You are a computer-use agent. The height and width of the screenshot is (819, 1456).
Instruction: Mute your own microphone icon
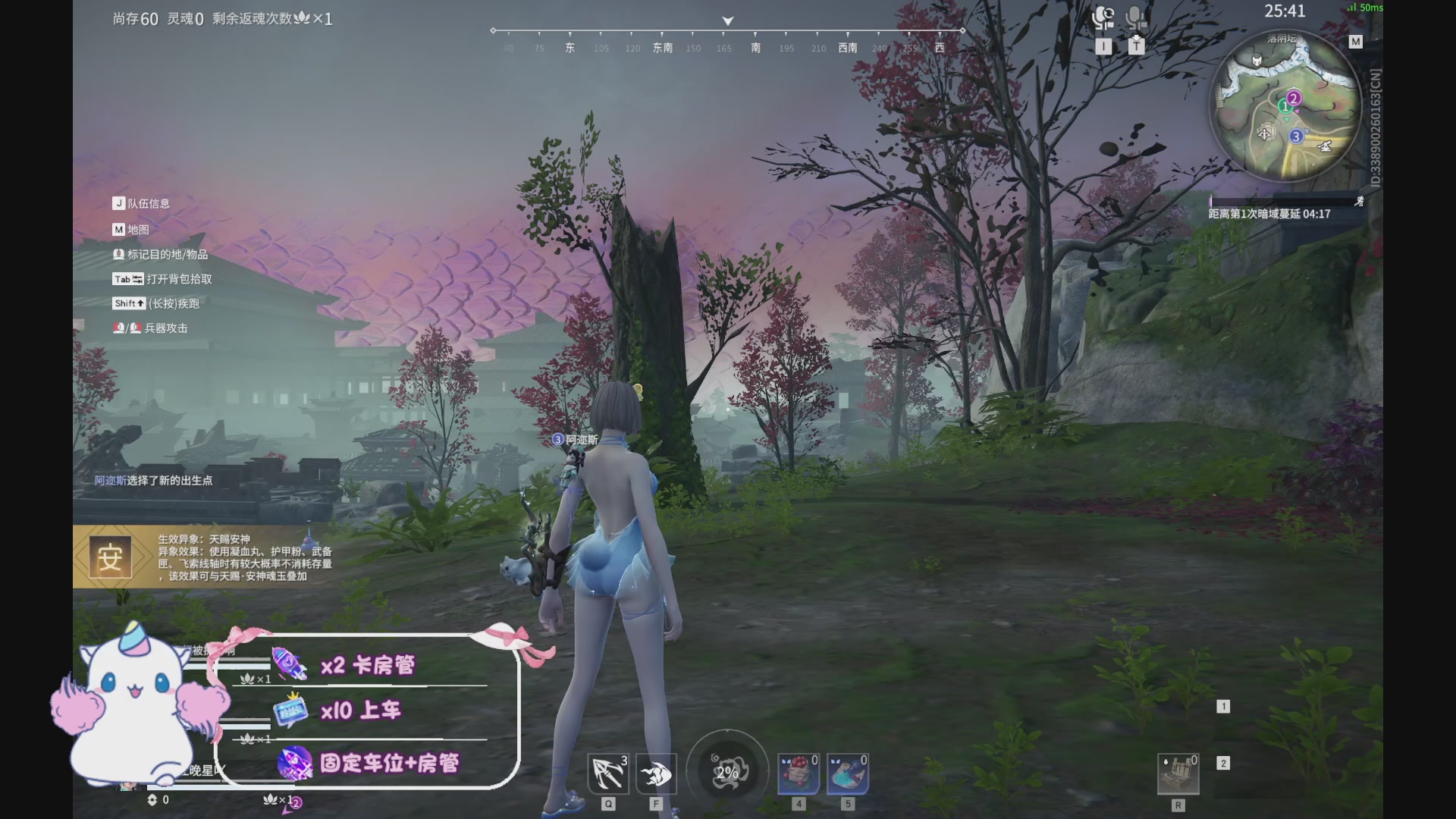[x=1135, y=17]
